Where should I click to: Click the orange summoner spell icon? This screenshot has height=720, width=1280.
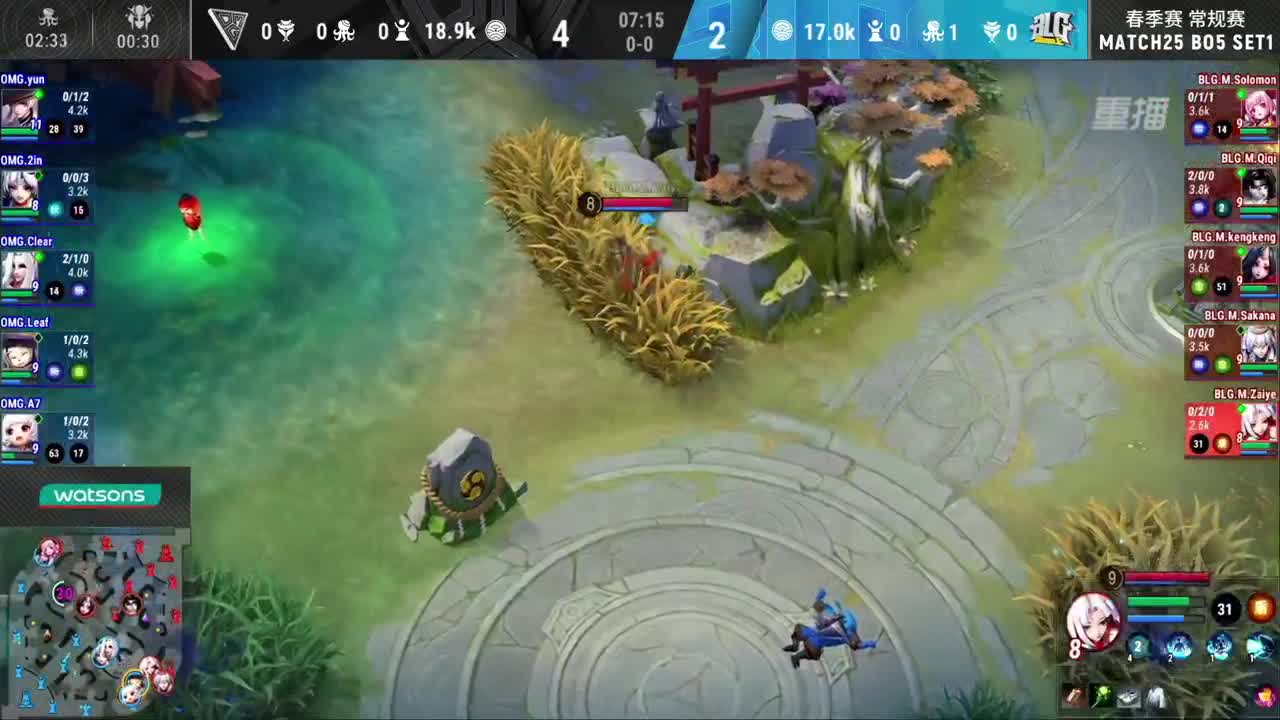coord(1261,609)
